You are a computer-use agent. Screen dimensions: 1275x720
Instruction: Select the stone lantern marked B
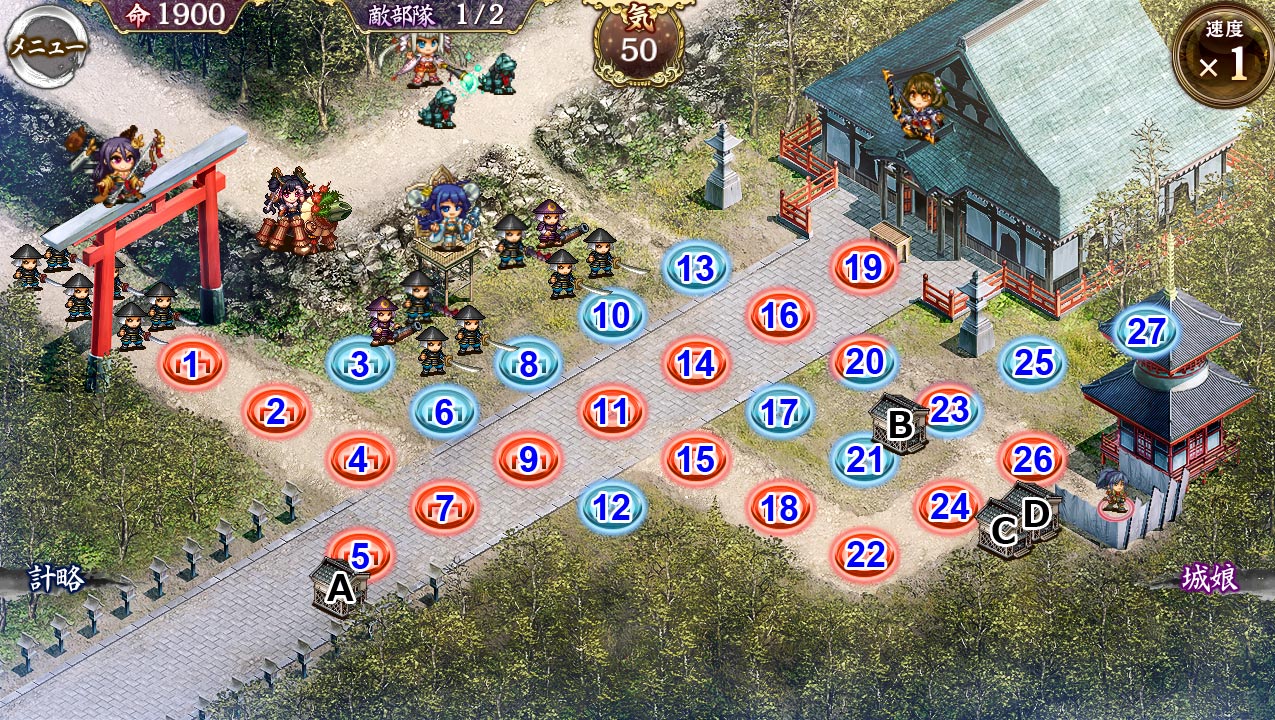click(899, 424)
